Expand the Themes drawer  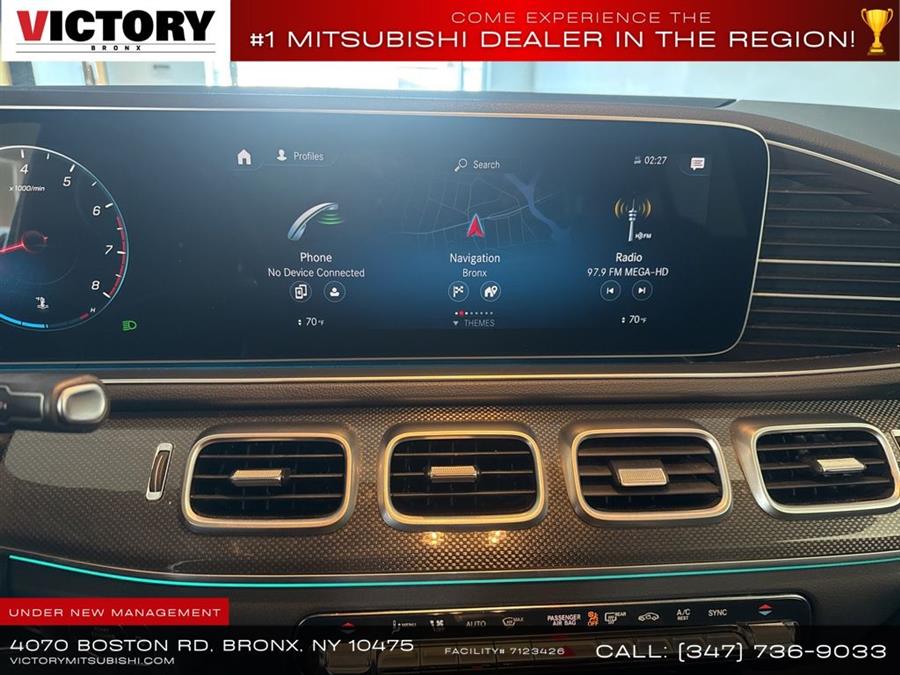pyautogui.click(x=474, y=323)
